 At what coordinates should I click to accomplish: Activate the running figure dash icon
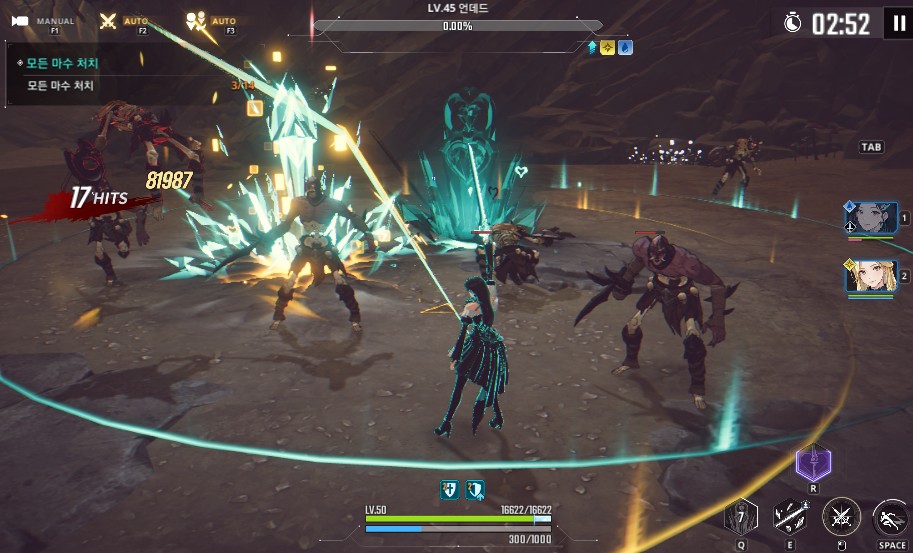[891, 517]
